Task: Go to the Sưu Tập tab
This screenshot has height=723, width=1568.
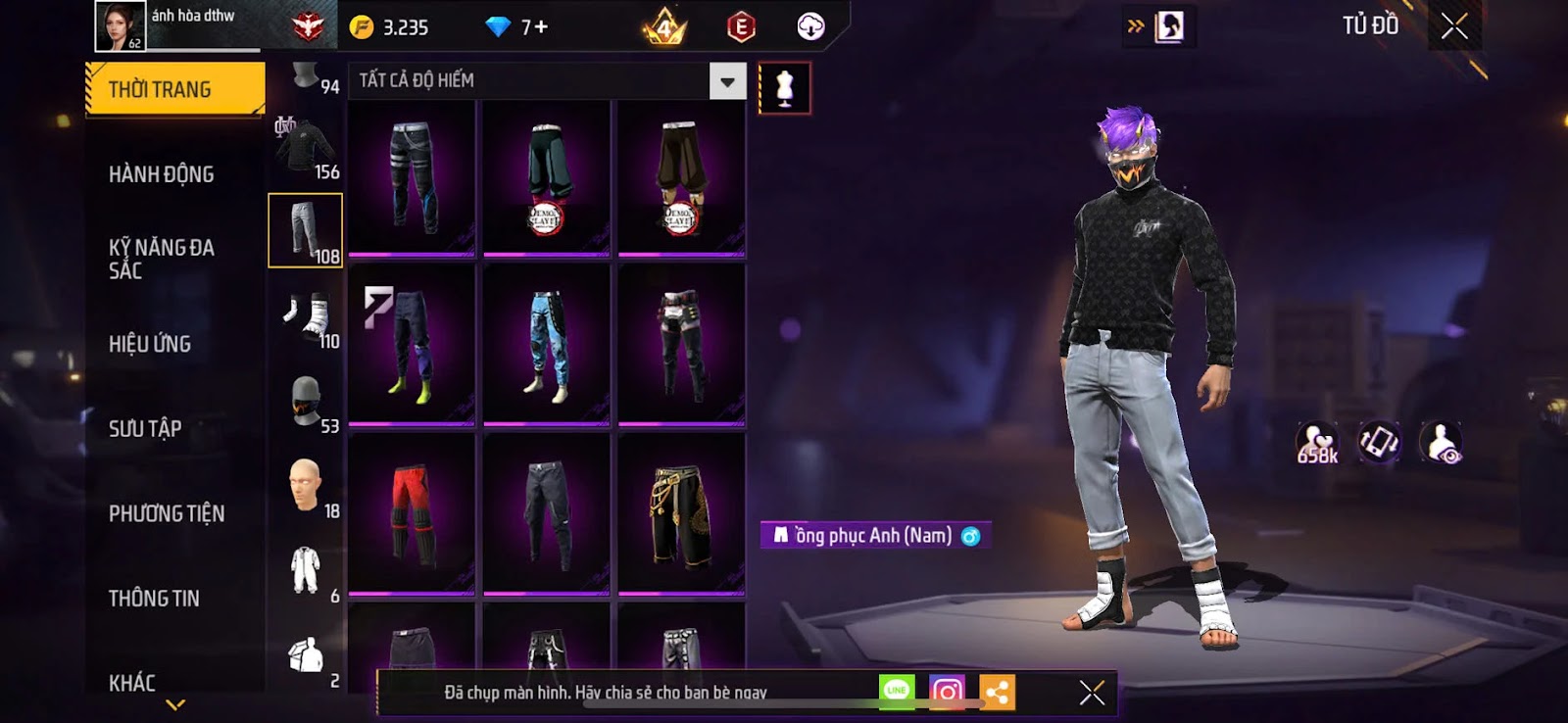Action: [x=145, y=428]
